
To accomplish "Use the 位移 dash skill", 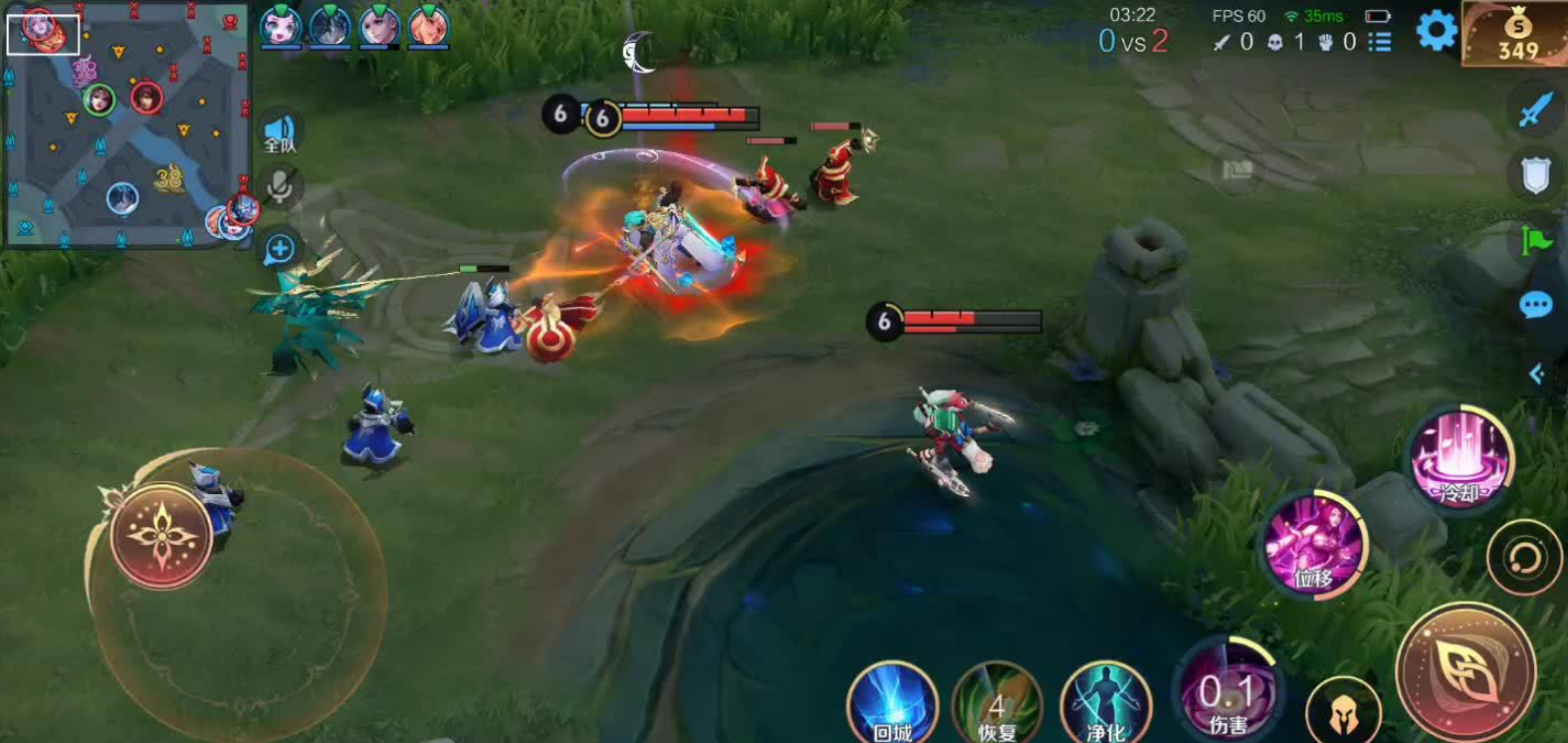I will [x=1315, y=544].
